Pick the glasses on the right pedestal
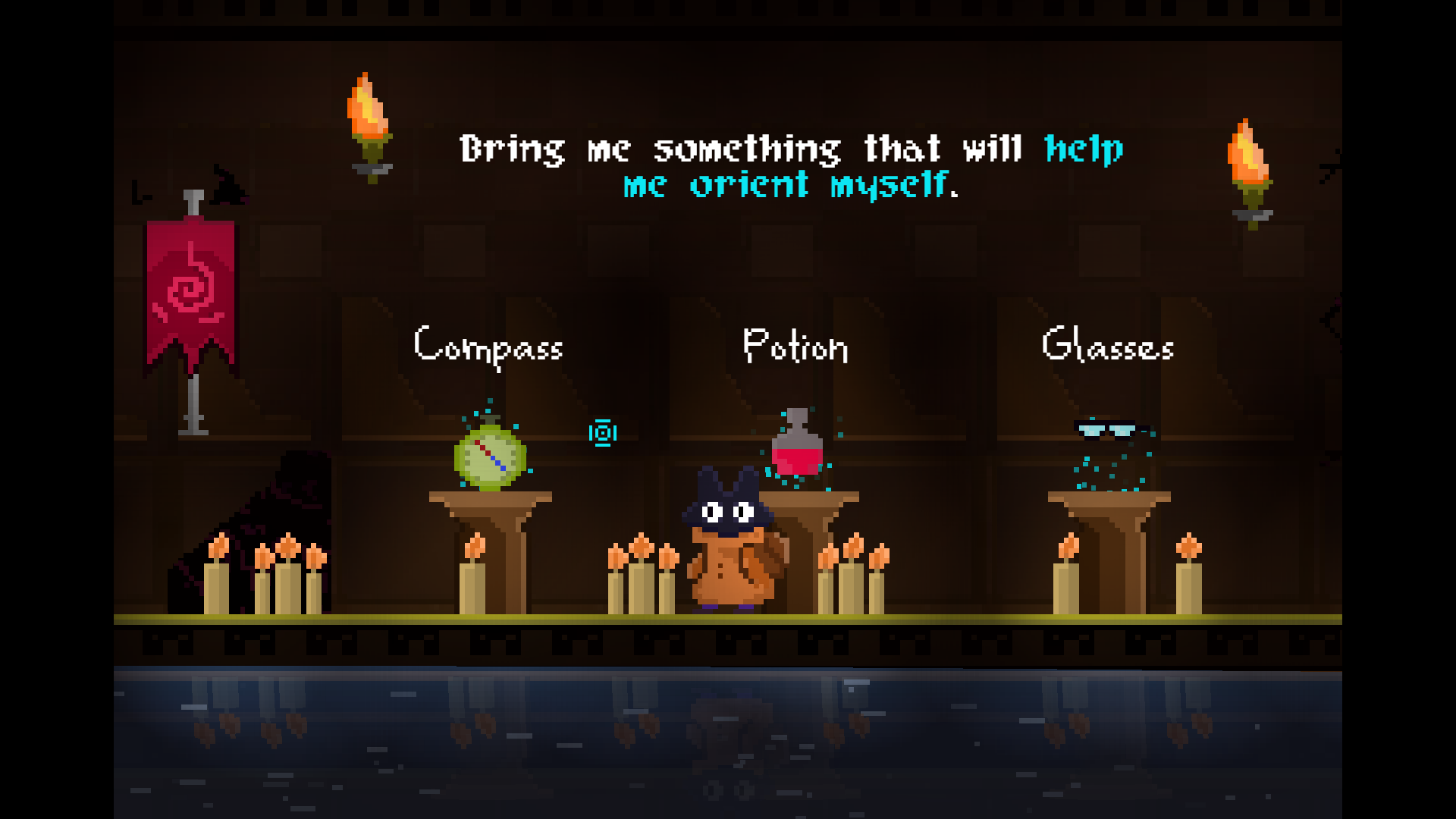The image size is (1456, 819). point(1106,431)
